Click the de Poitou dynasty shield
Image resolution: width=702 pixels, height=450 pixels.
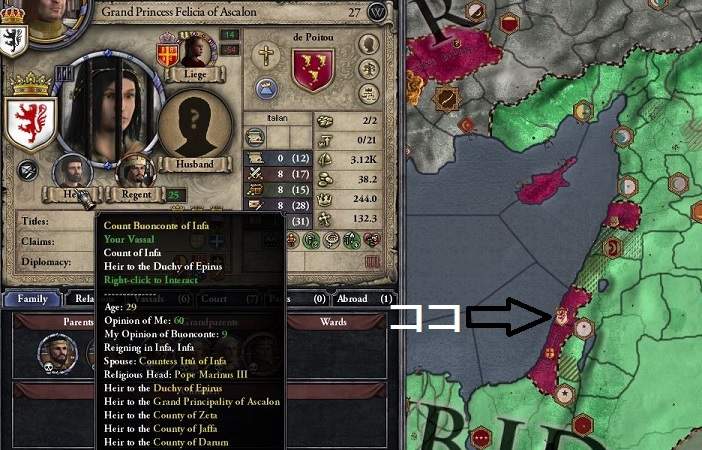pyautogui.click(x=312, y=69)
